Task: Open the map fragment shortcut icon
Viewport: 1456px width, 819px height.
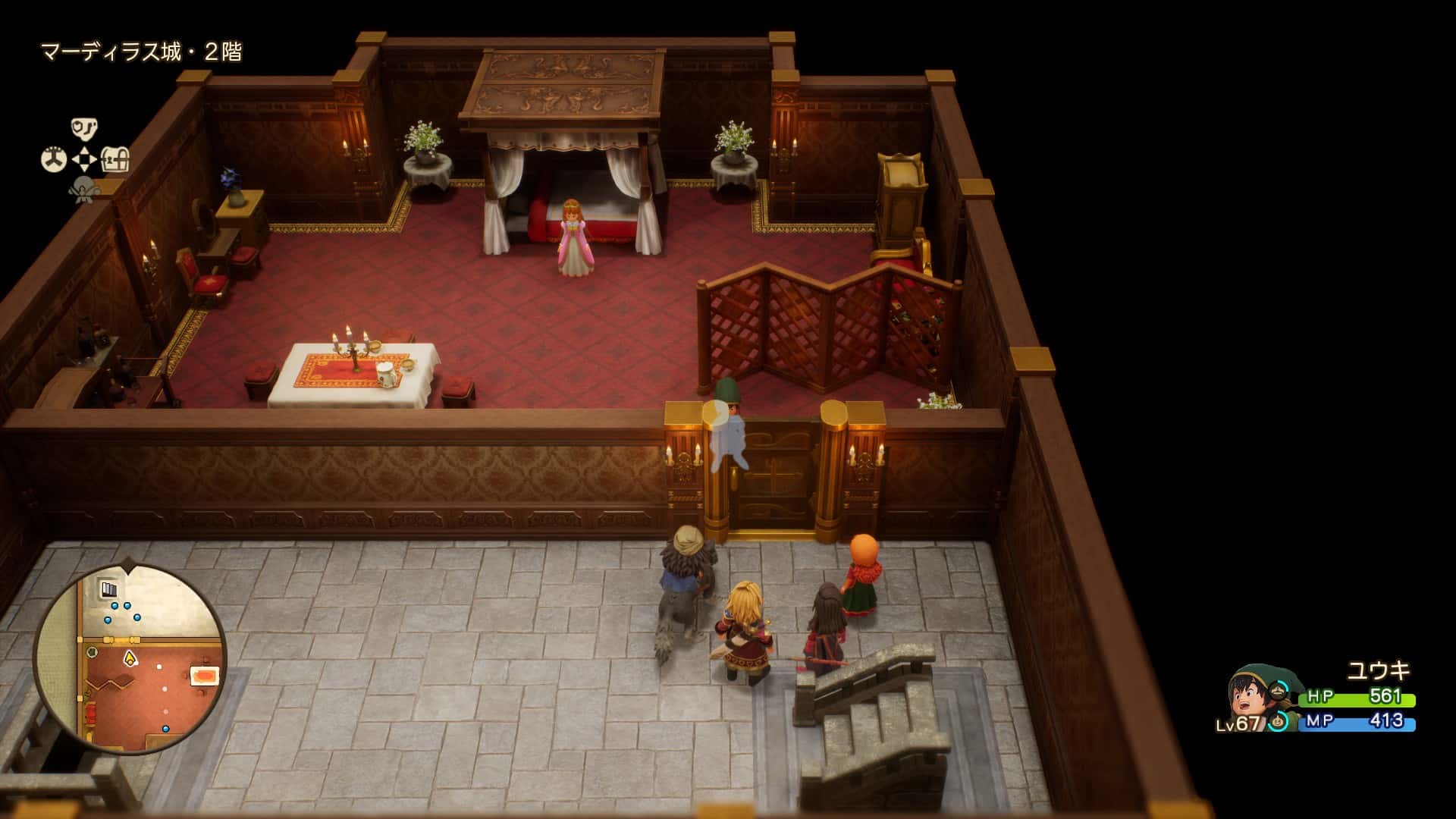Action: pos(84,128)
